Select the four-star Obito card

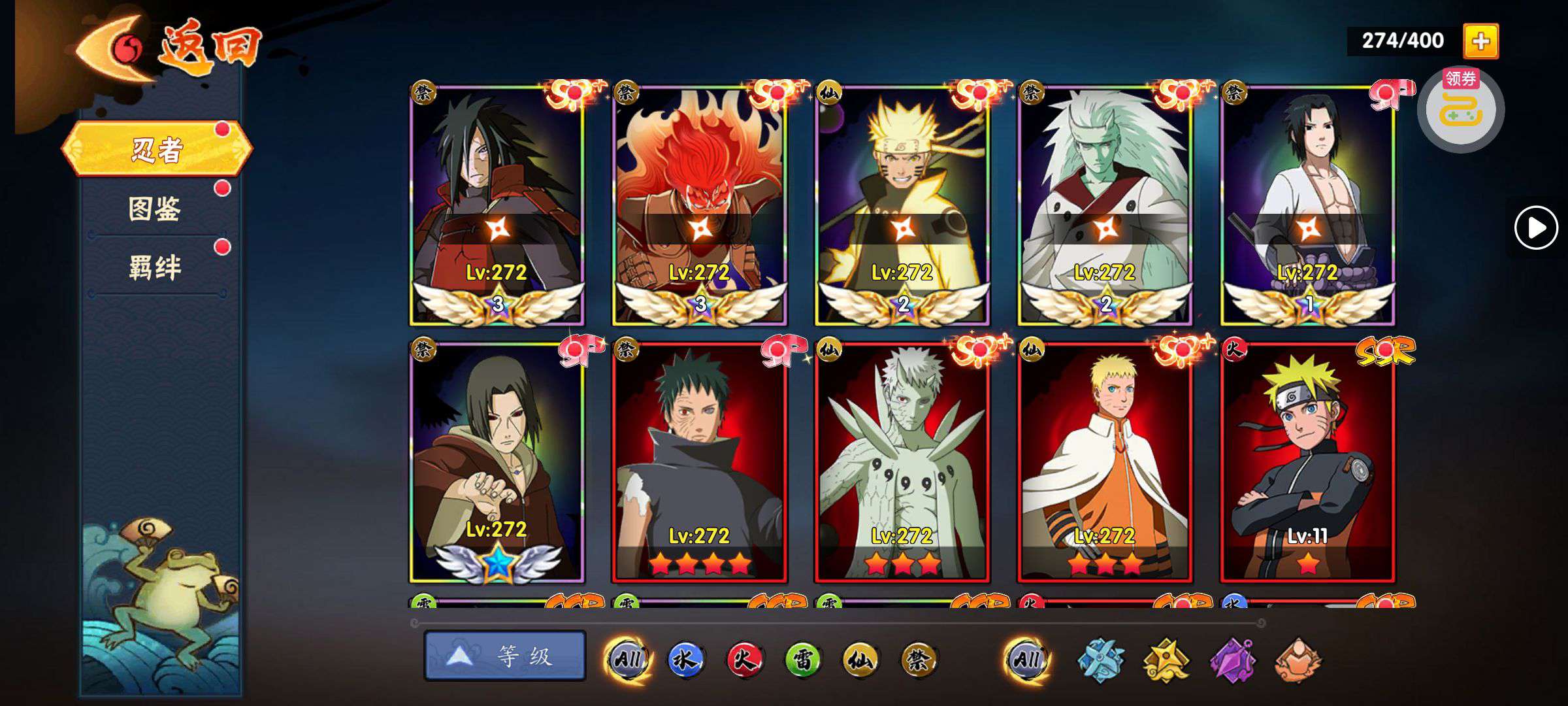click(x=699, y=461)
